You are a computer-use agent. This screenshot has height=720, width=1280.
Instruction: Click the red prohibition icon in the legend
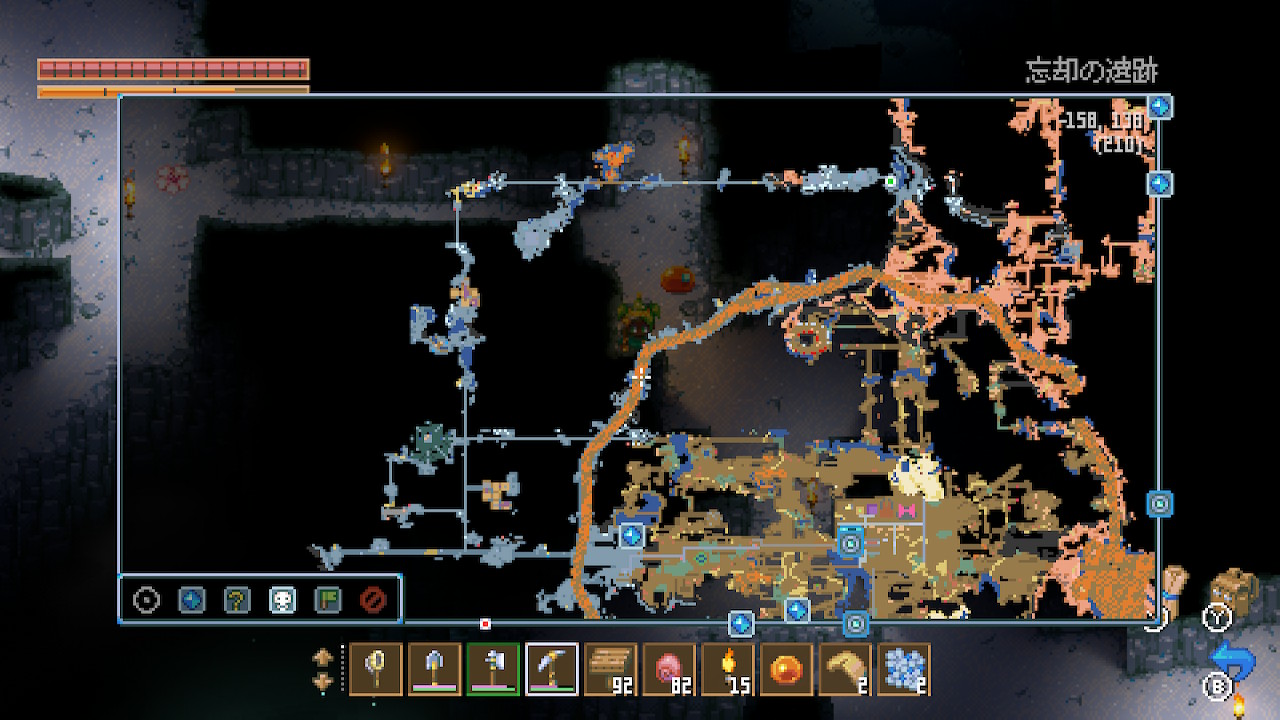pos(372,600)
